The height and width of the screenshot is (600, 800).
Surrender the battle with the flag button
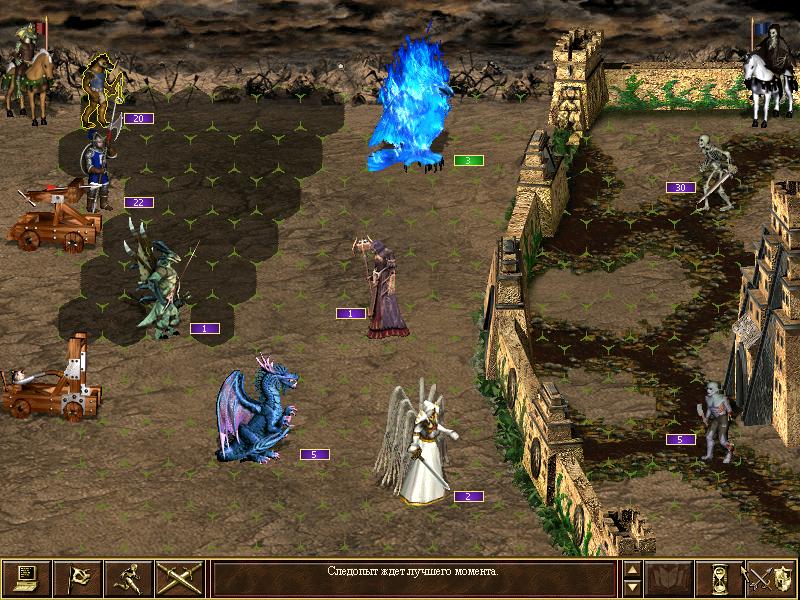coord(77,577)
